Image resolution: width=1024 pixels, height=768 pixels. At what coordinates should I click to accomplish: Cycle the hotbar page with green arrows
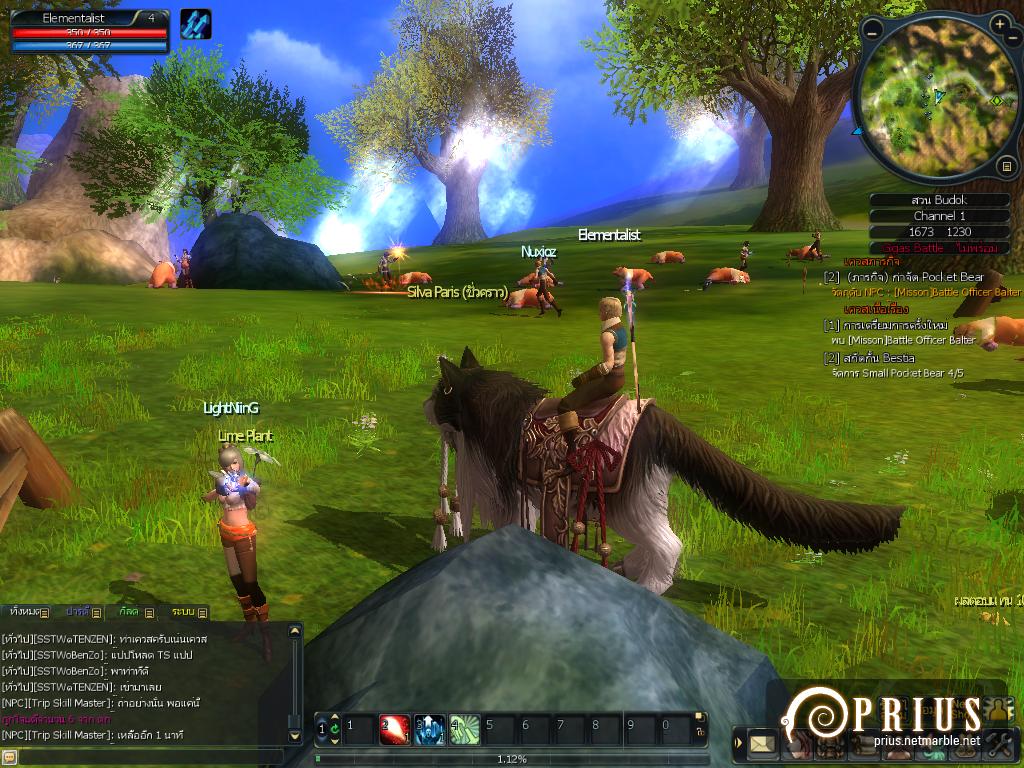pyautogui.click(x=334, y=729)
